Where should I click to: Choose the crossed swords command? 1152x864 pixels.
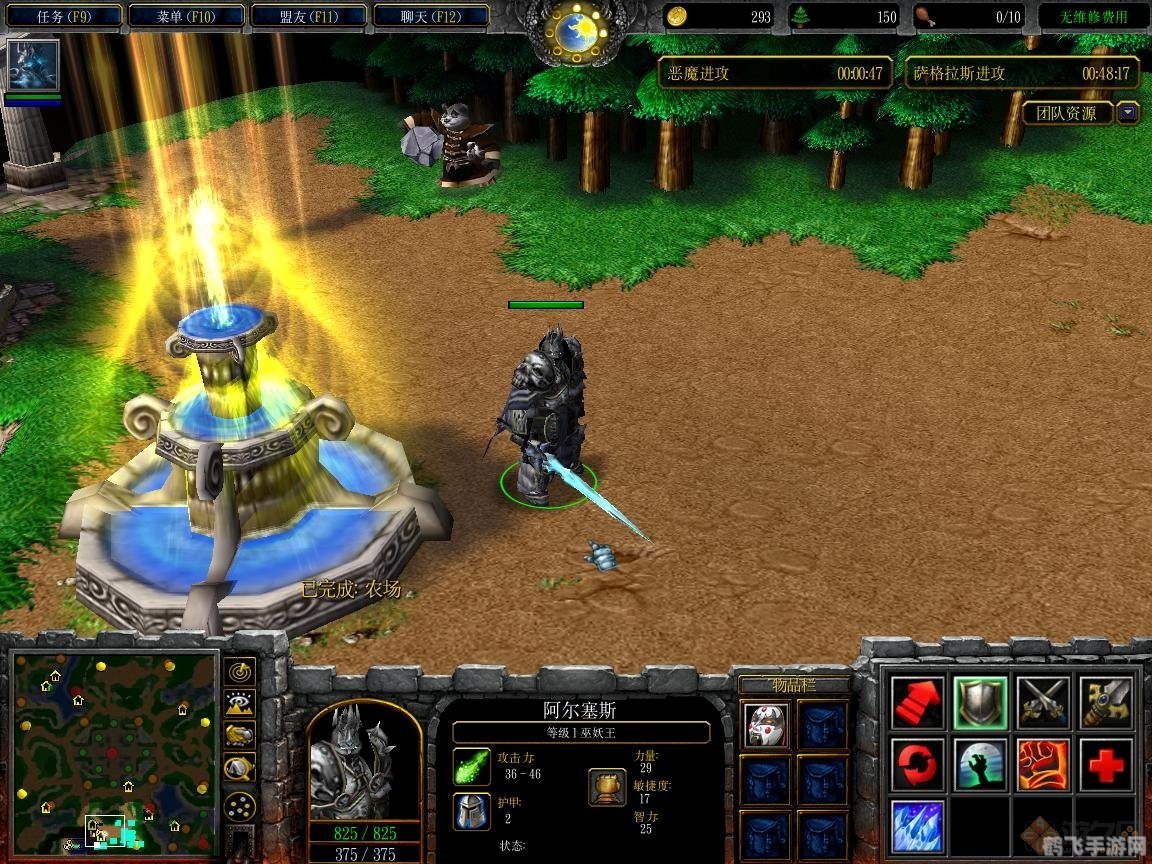(x=1043, y=701)
